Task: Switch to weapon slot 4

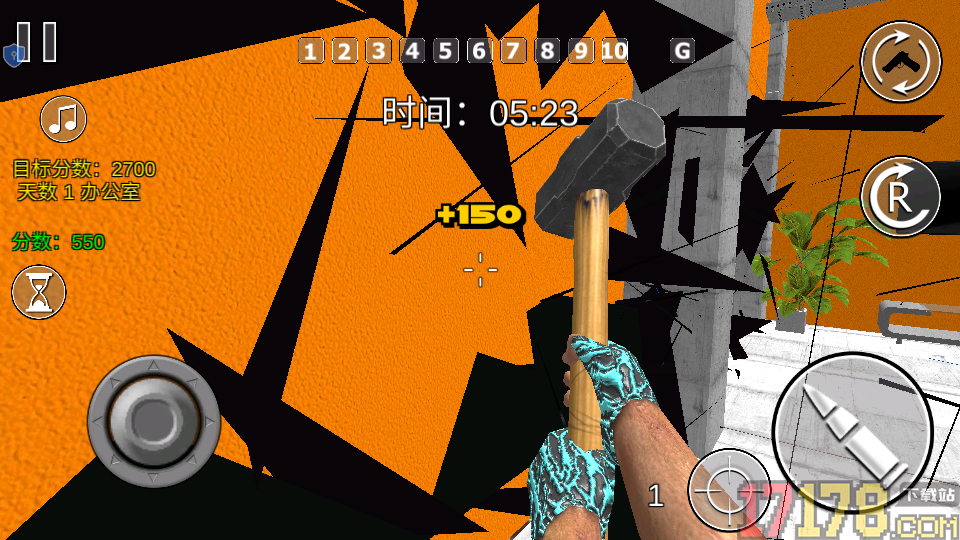Action: pyautogui.click(x=412, y=51)
